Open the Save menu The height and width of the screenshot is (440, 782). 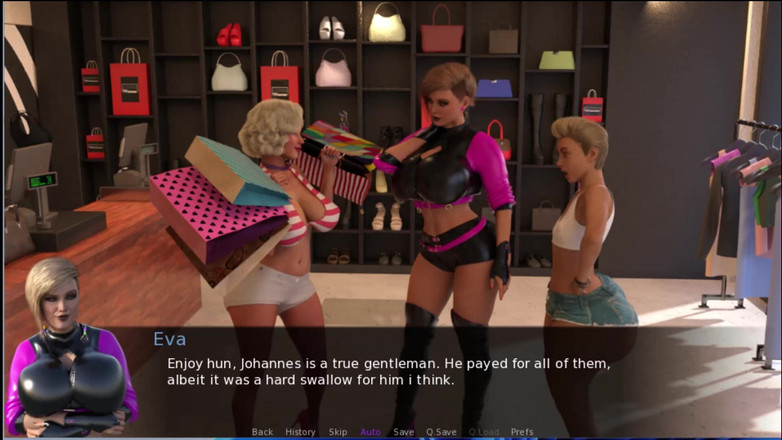tap(403, 432)
